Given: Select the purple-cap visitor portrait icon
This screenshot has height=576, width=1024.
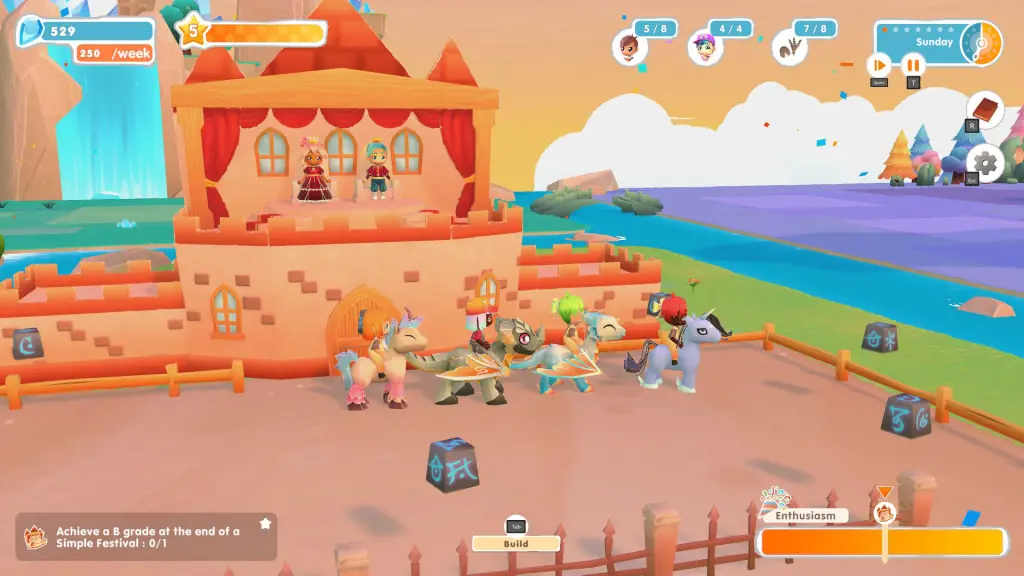Looking at the screenshot, I should pos(705,46).
